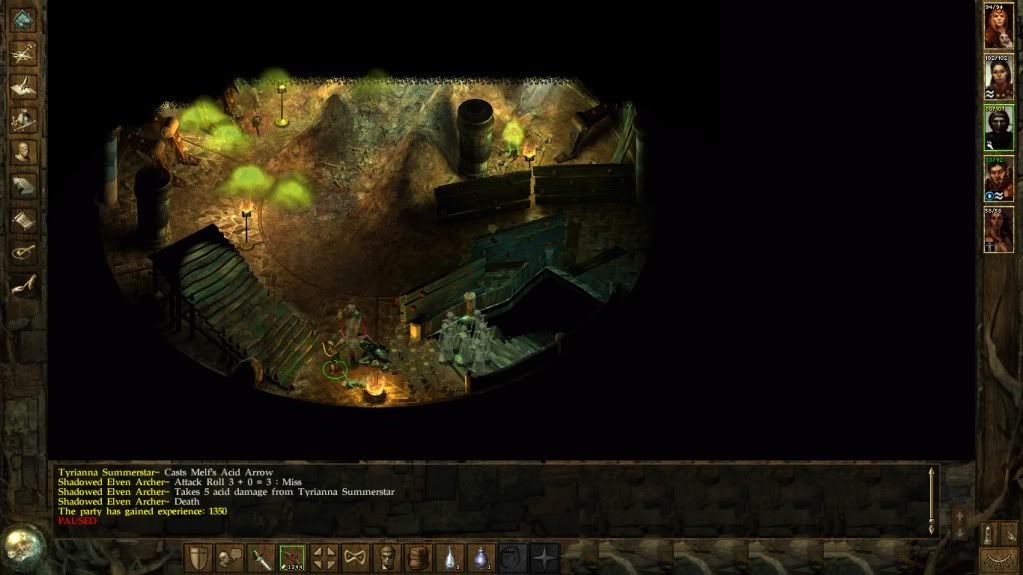The height and width of the screenshot is (575, 1023).
Task: Open the spellbook scroll icon in the sidebar
Action: click(23, 218)
